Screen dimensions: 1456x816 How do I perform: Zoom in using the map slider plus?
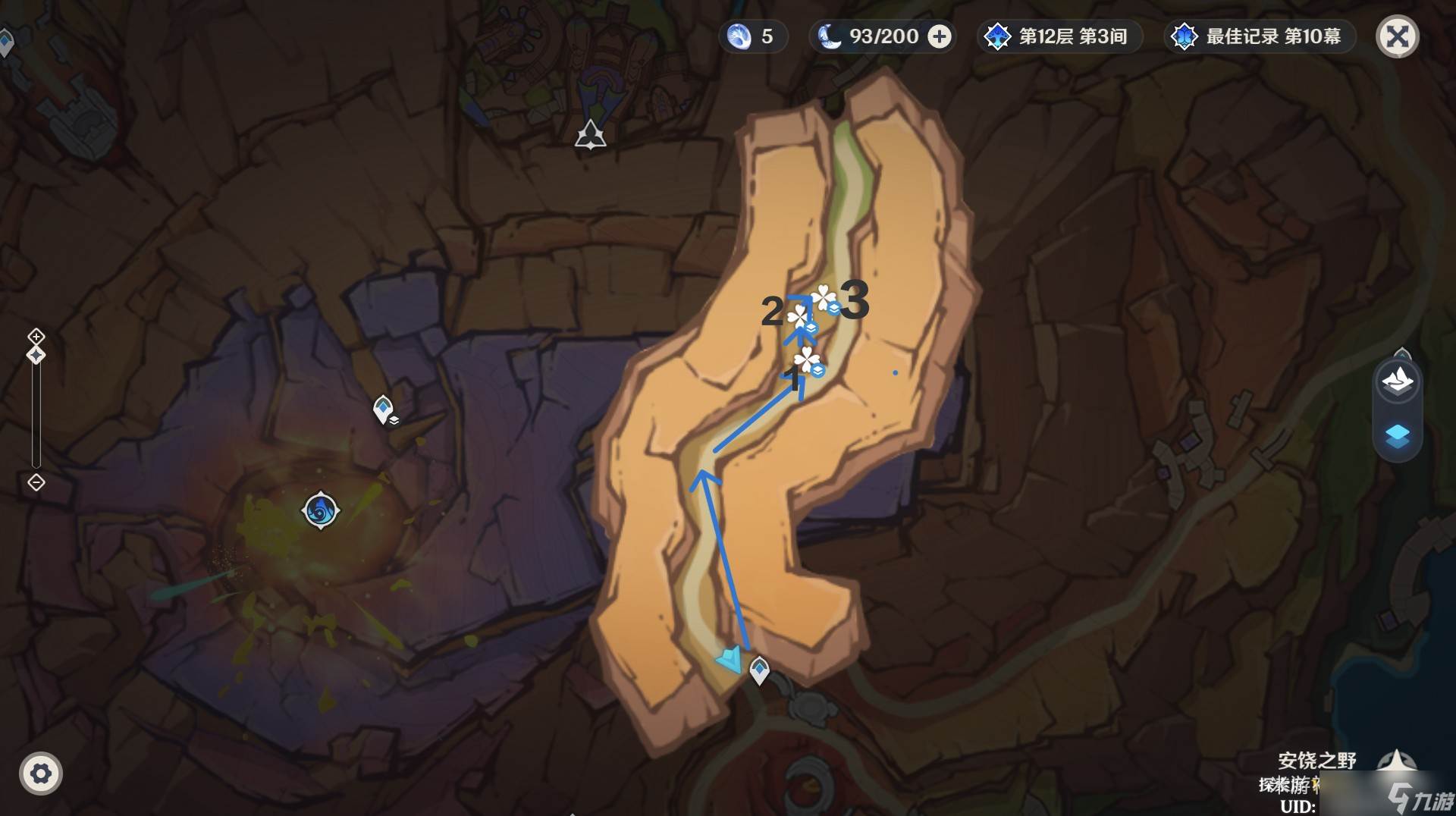(x=36, y=336)
